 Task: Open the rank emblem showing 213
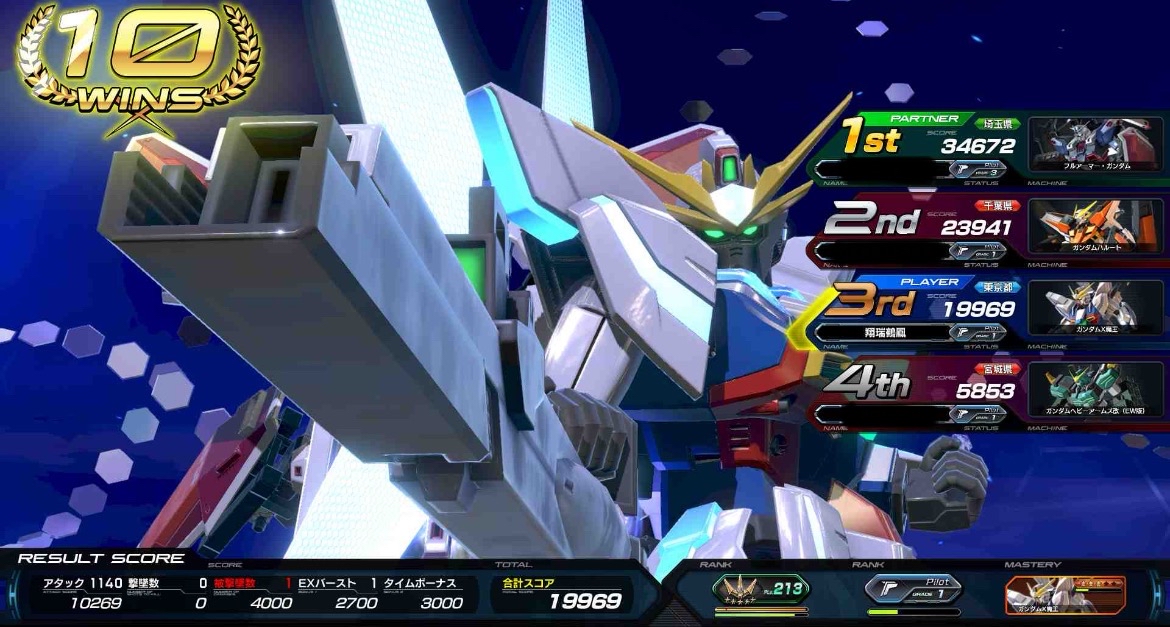pos(761,590)
